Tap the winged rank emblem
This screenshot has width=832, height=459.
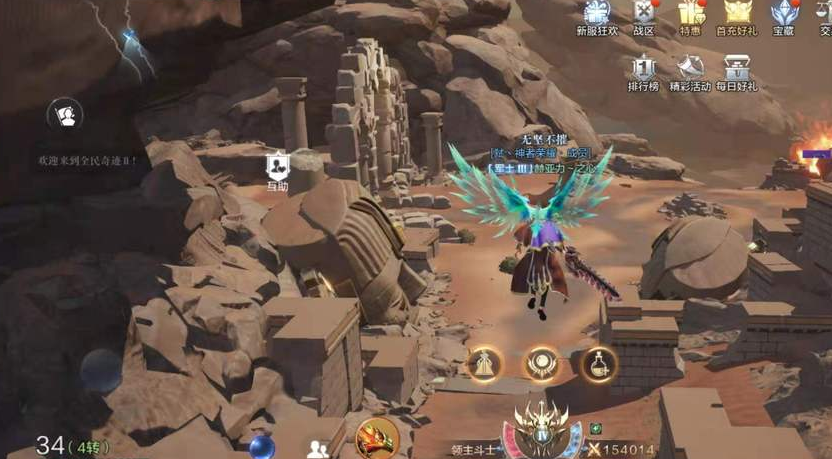pyautogui.click(x=541, y=426)
